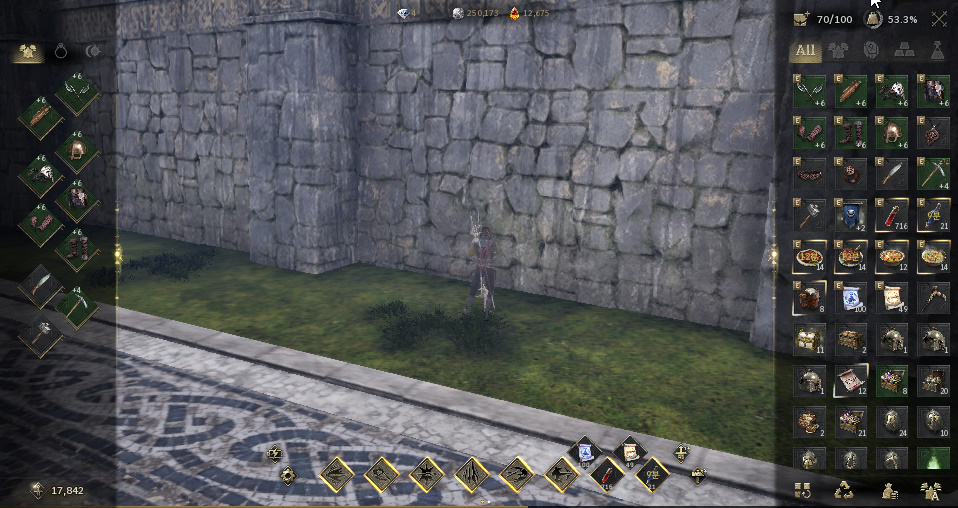Select the blue banner item in inventory
958x508 pixels.
(x=851, y=214)
